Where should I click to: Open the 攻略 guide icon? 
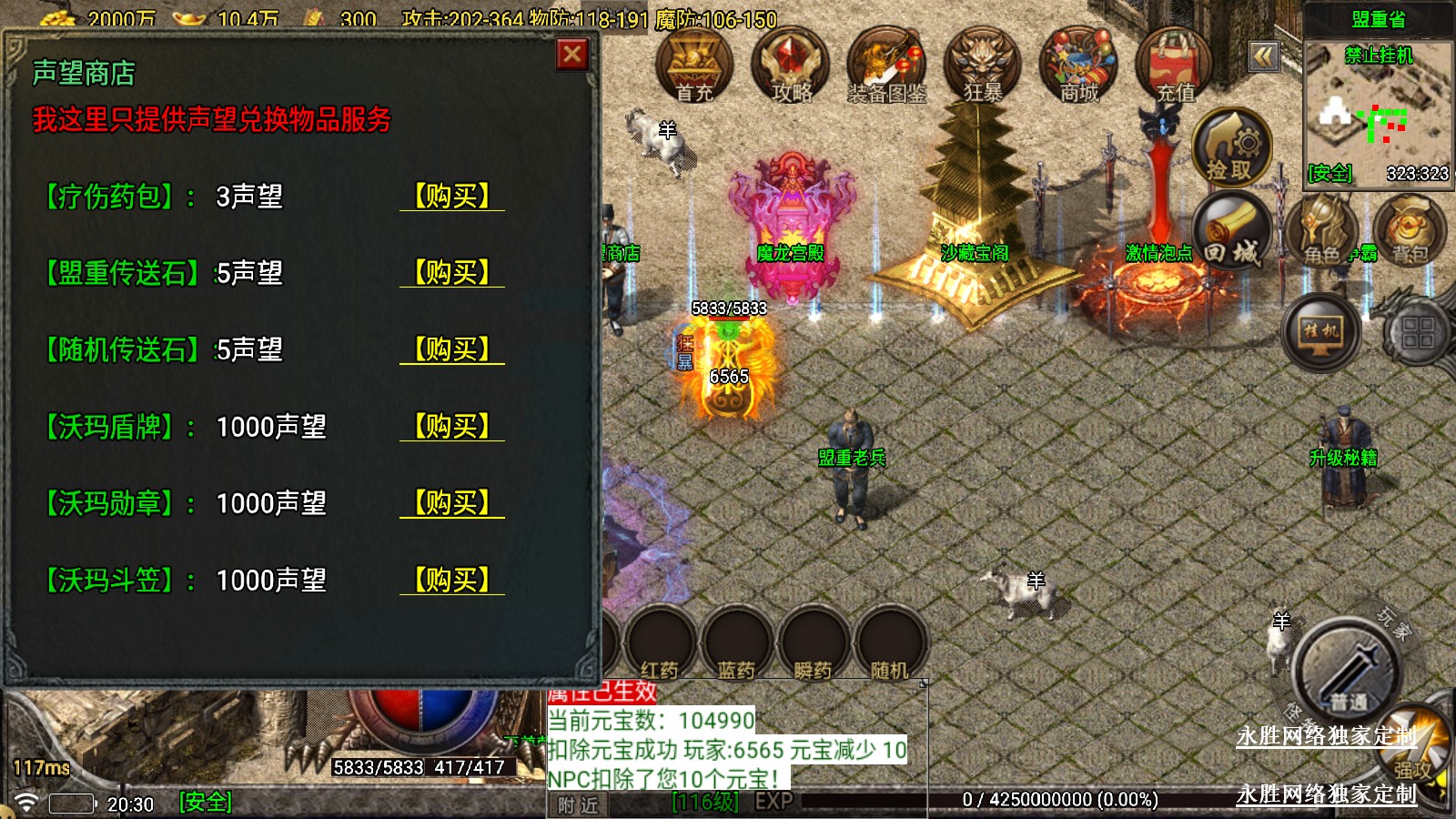coord(790,66)
